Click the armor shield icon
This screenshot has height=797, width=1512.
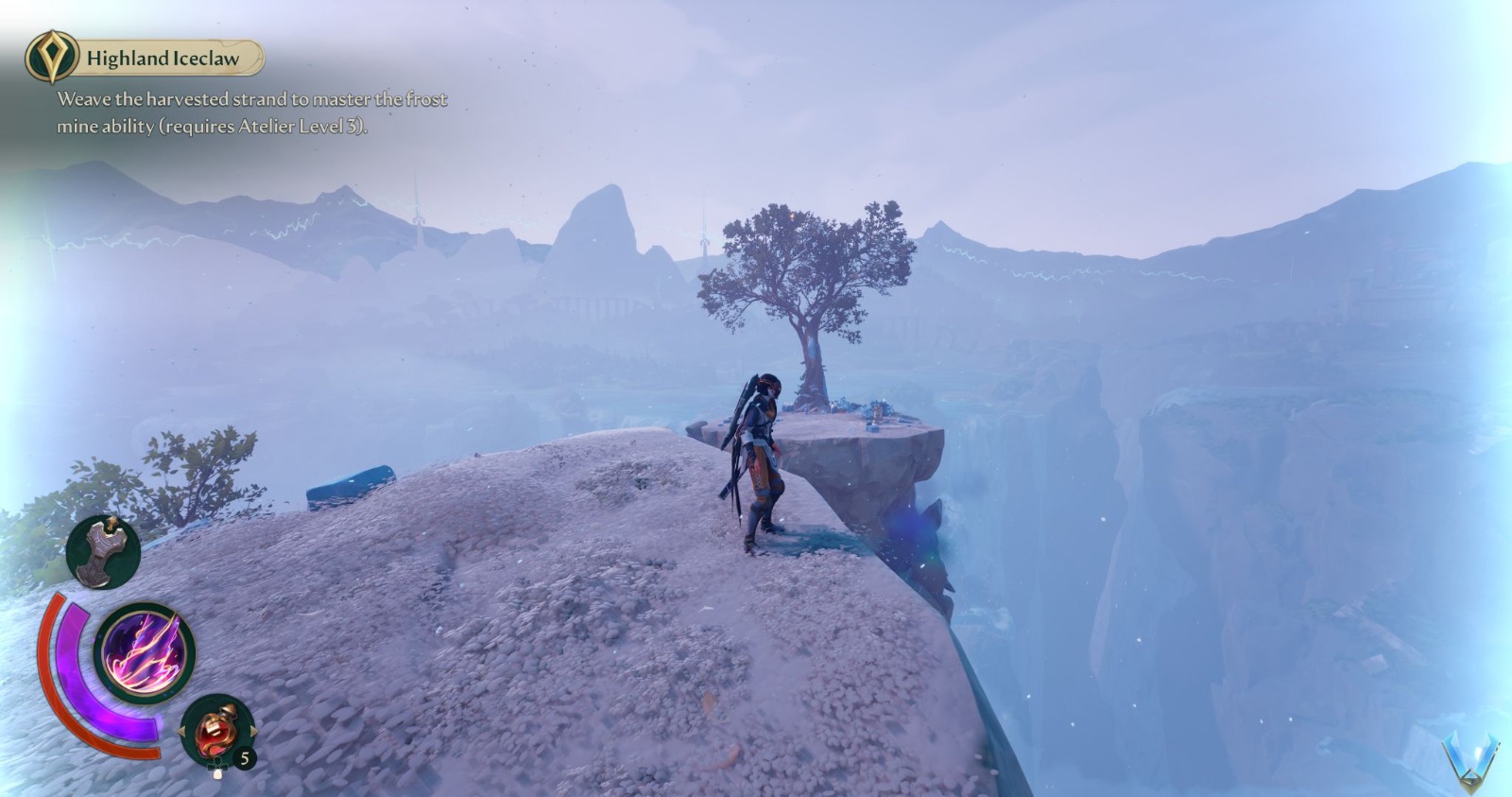pos(103,551)
